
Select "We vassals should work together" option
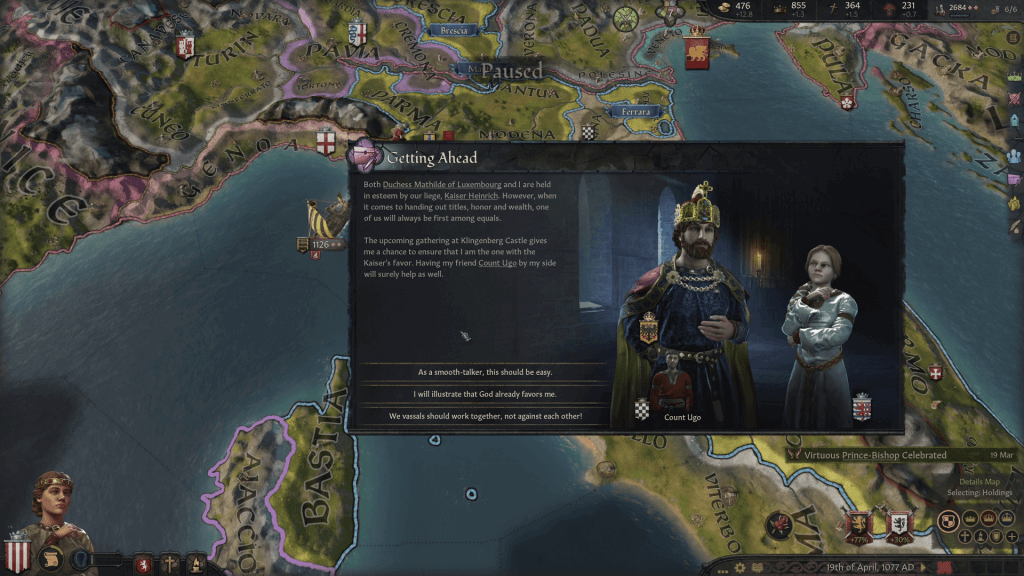[x=484, y=416]
